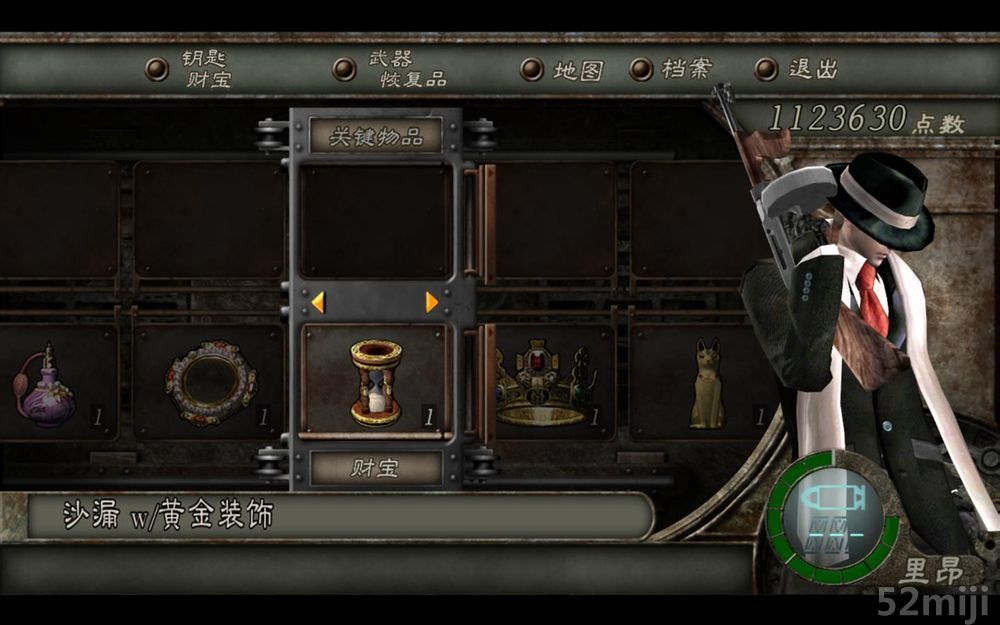The height and width of the screenshot is (625, 1000).
Task: Open the 档案 files menu
Action: coord(672,69)
